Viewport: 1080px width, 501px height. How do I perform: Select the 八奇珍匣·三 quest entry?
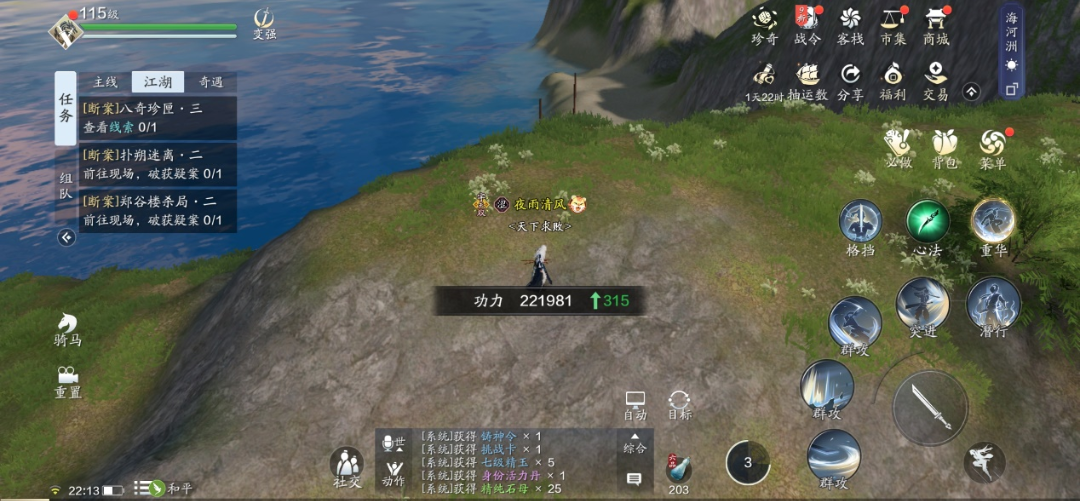coord(158,117)
